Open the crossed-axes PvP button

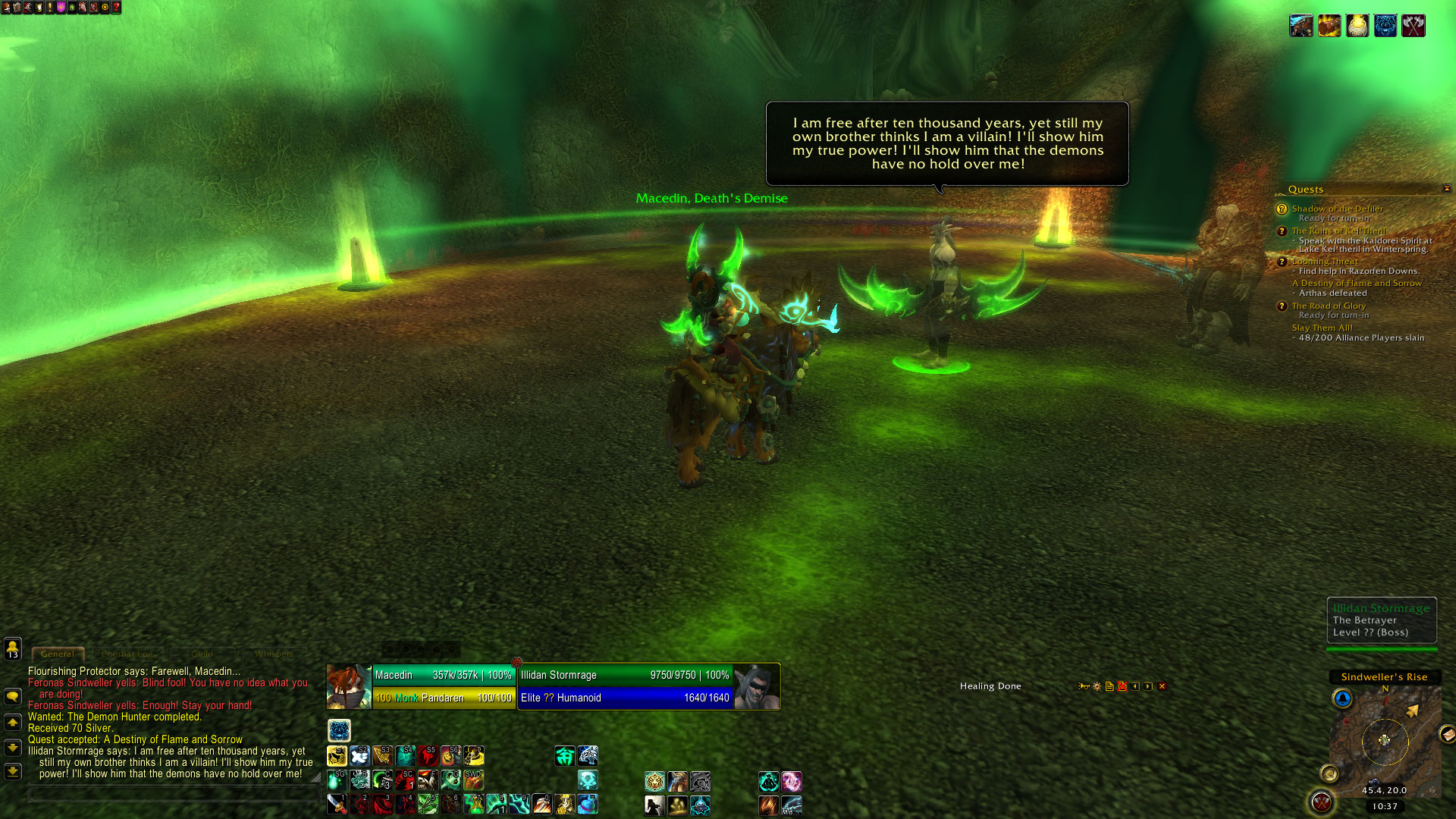(x=1321, y=802)
